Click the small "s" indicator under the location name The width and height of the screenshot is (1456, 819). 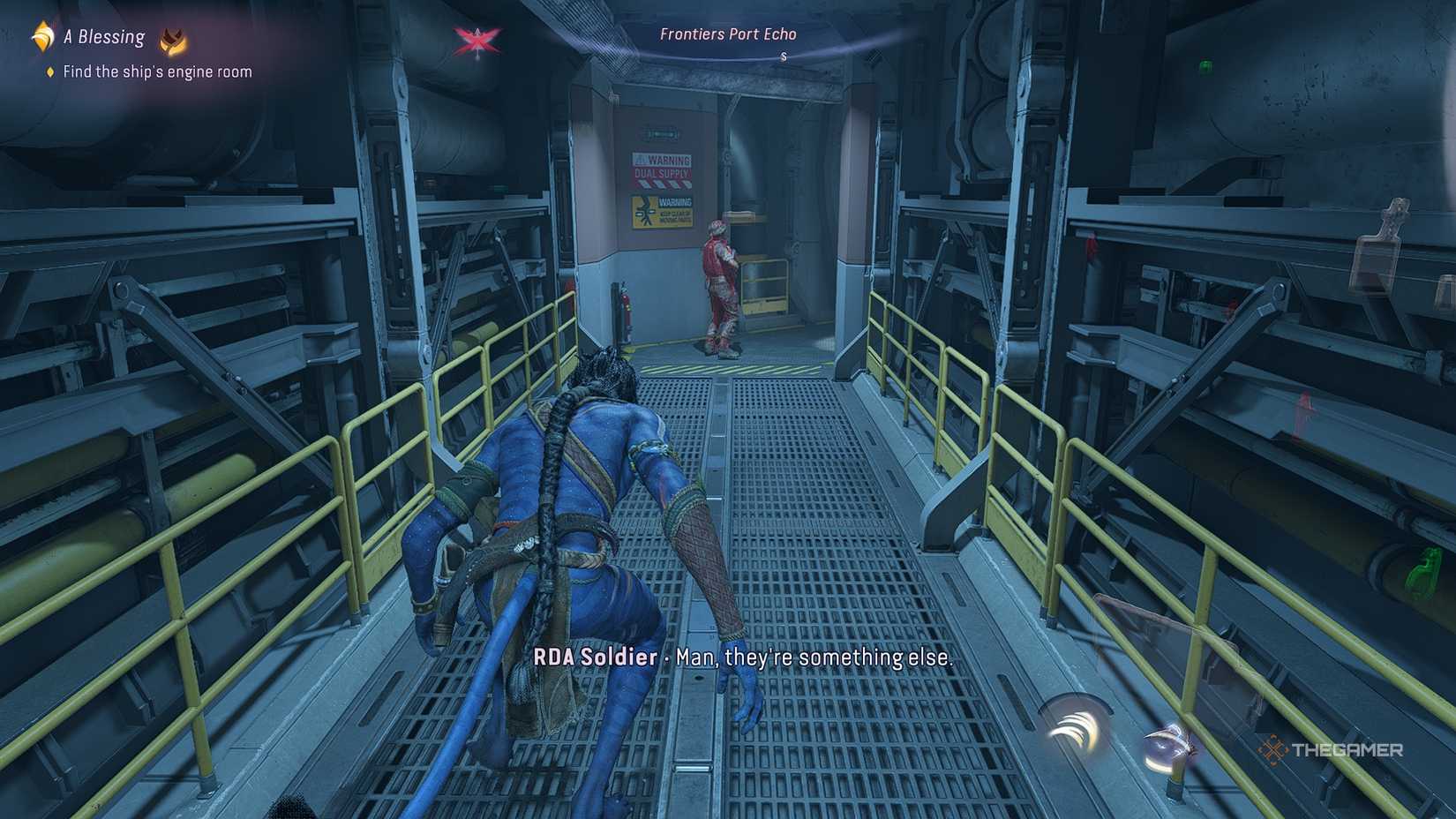click(784, 55)
